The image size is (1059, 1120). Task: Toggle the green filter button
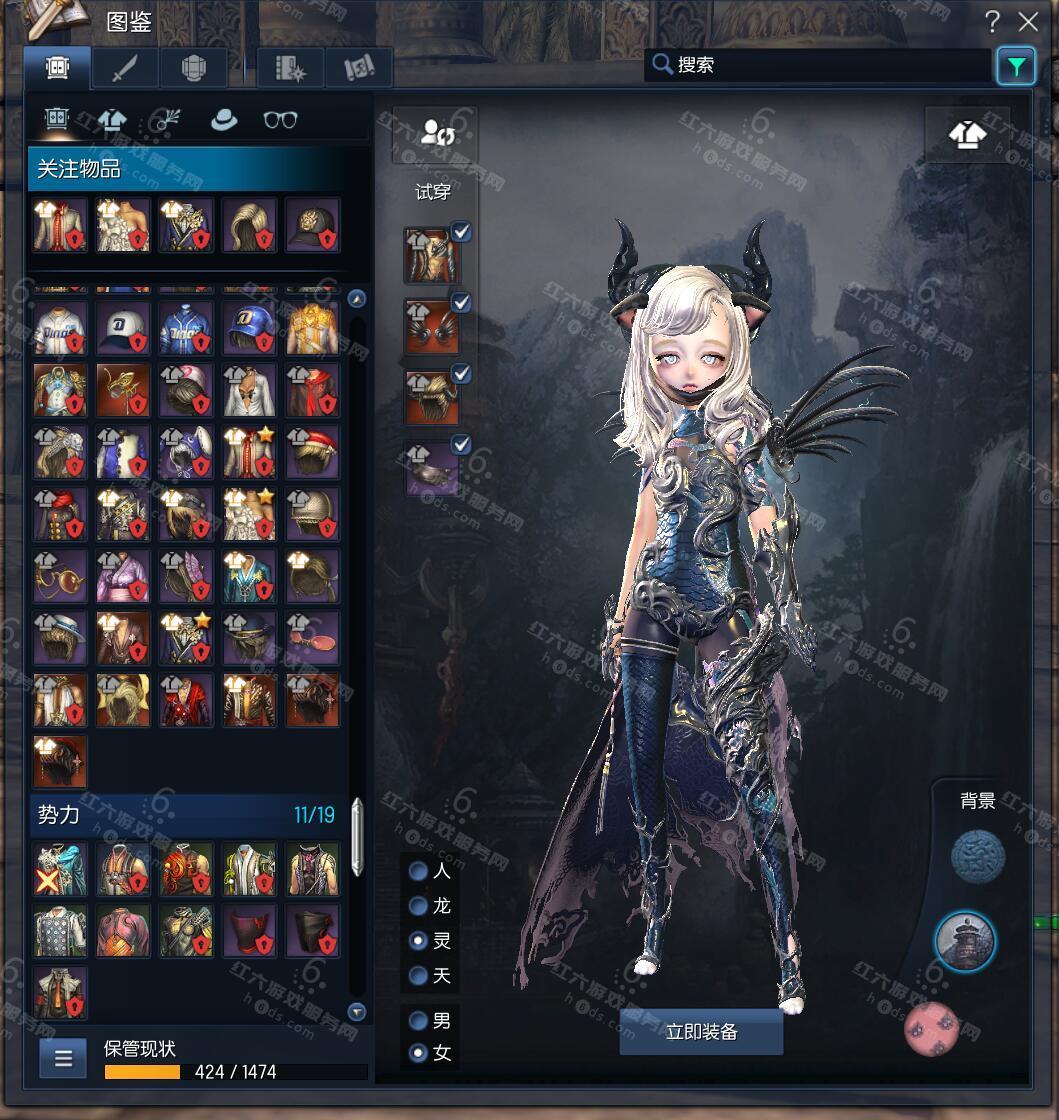[1016, 67]
